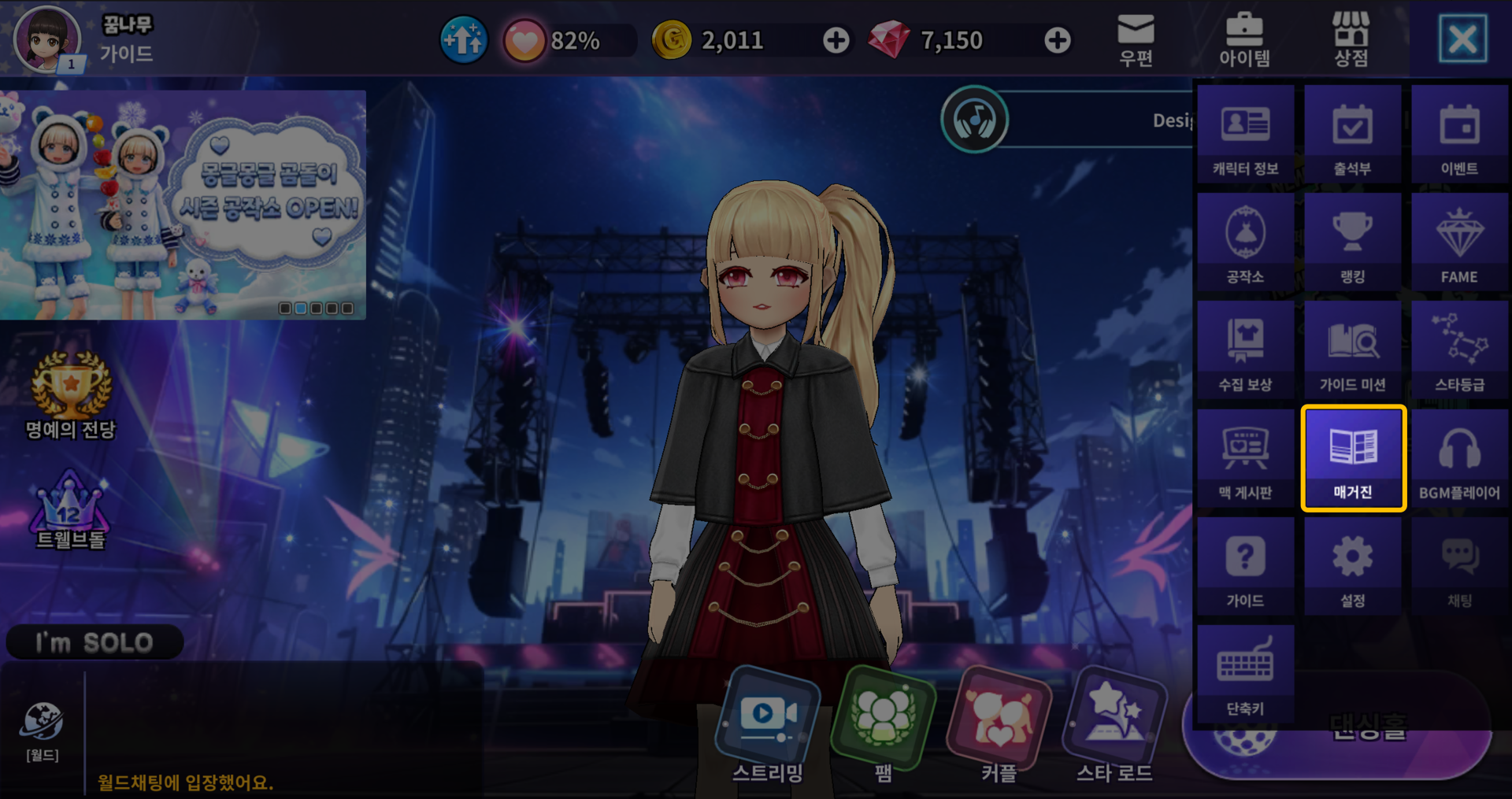The width and height of the screenshot is (1512, 799).
Task: Open 수집 보상 collection rewards
Action: [x=1245, y=351]
